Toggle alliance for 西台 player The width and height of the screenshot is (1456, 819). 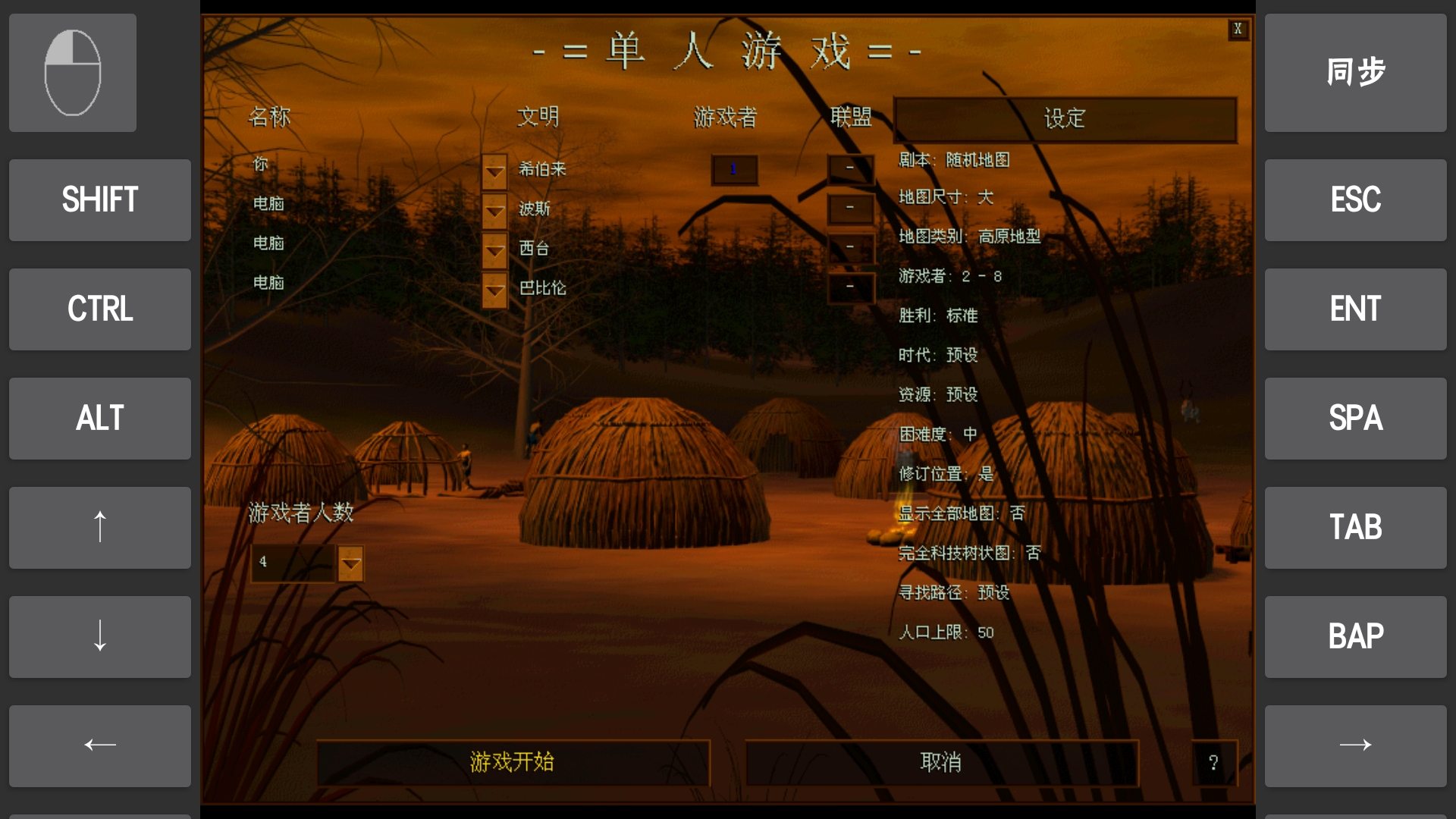[x=850, y=247]
